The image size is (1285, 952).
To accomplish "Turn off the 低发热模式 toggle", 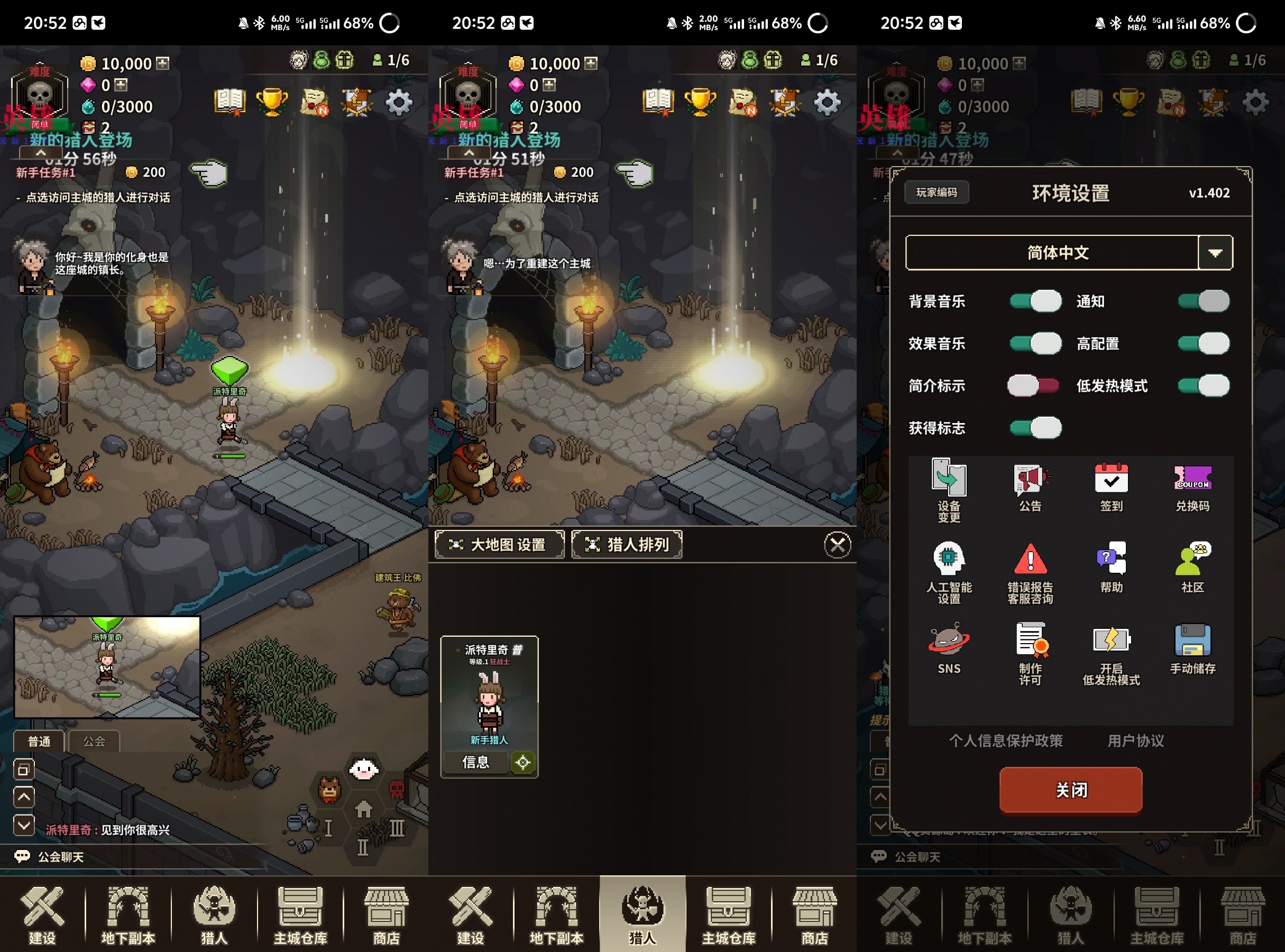I will click(x=1204, y=386).
